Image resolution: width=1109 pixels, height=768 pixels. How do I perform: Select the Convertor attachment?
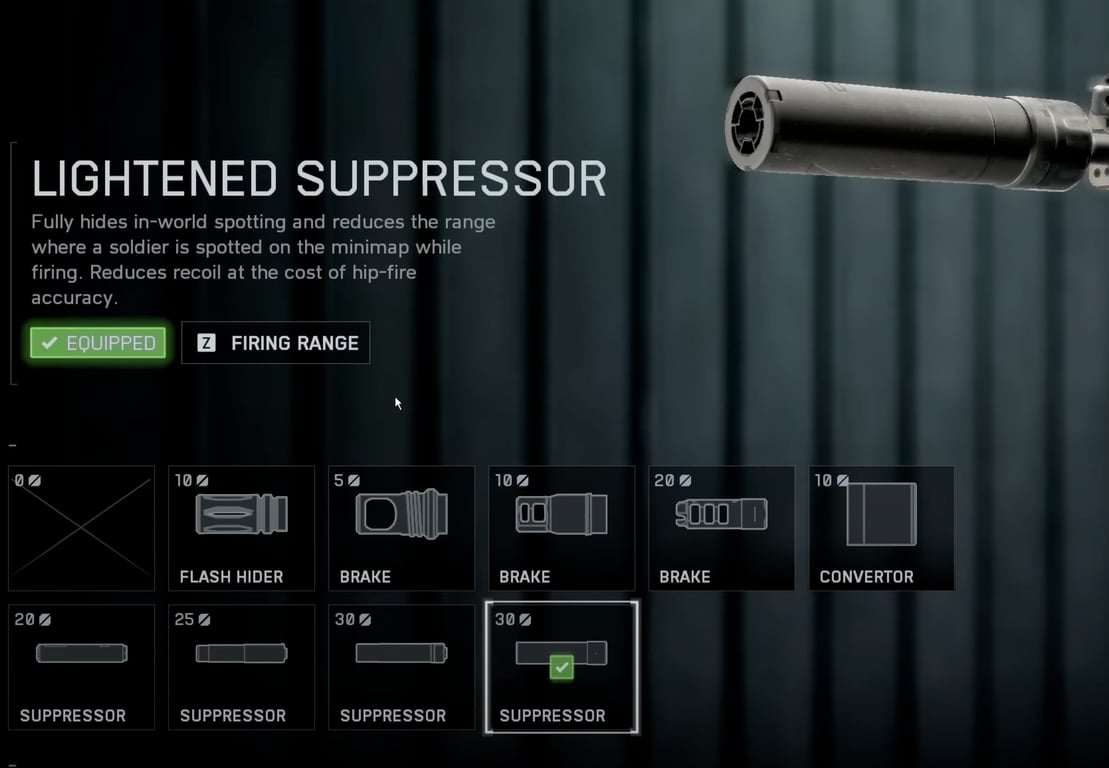(x=881, y=528)
